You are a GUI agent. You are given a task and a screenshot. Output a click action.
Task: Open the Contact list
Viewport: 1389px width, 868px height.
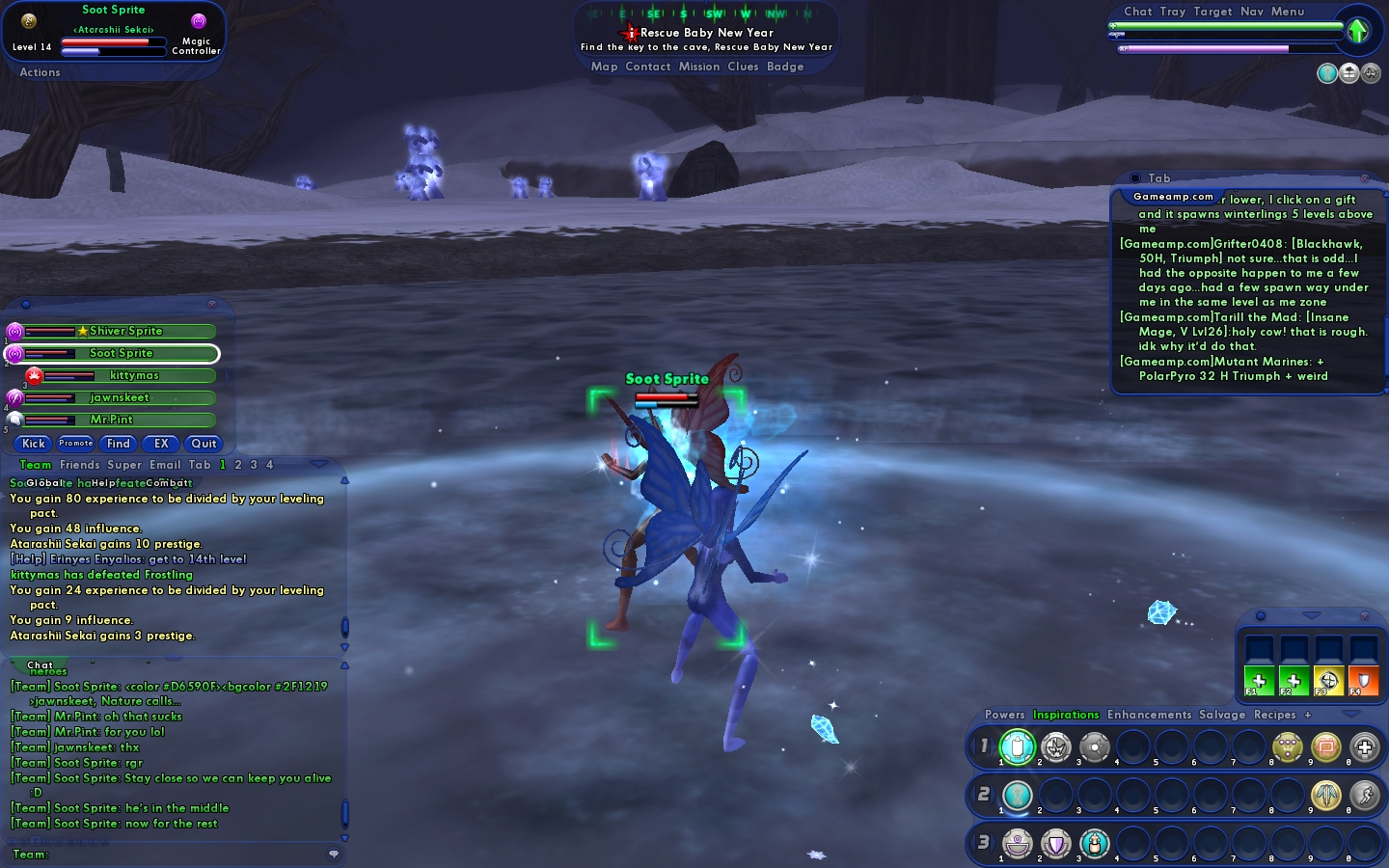[x=647, y=67]
